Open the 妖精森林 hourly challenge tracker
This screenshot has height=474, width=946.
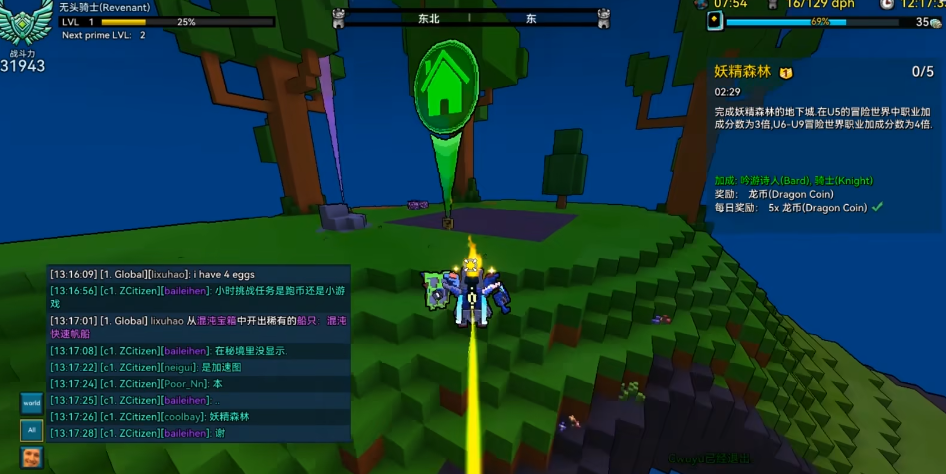743,72
